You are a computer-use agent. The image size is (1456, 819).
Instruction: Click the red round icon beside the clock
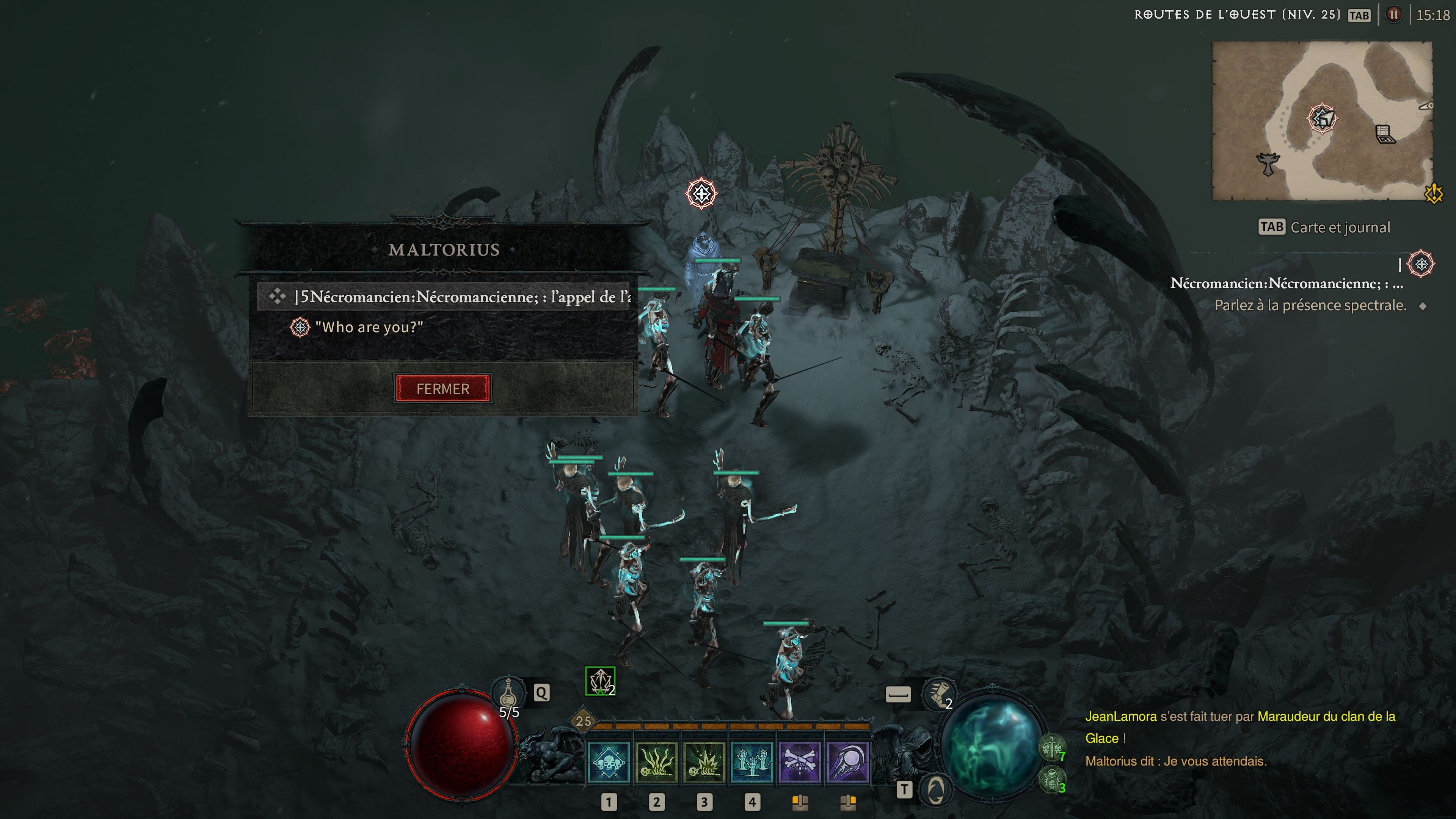click(x=1394, y=15)
